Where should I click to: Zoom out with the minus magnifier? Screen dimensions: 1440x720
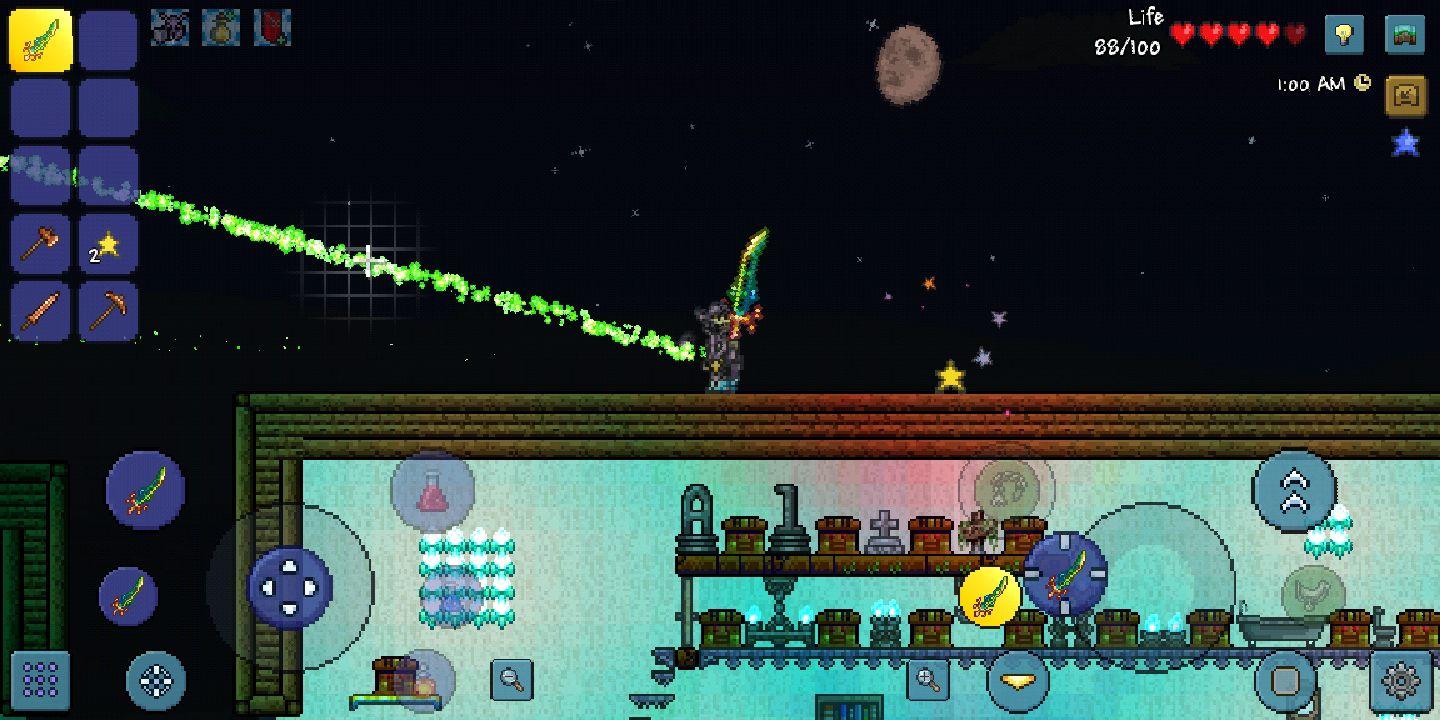[x=512, y=680]
